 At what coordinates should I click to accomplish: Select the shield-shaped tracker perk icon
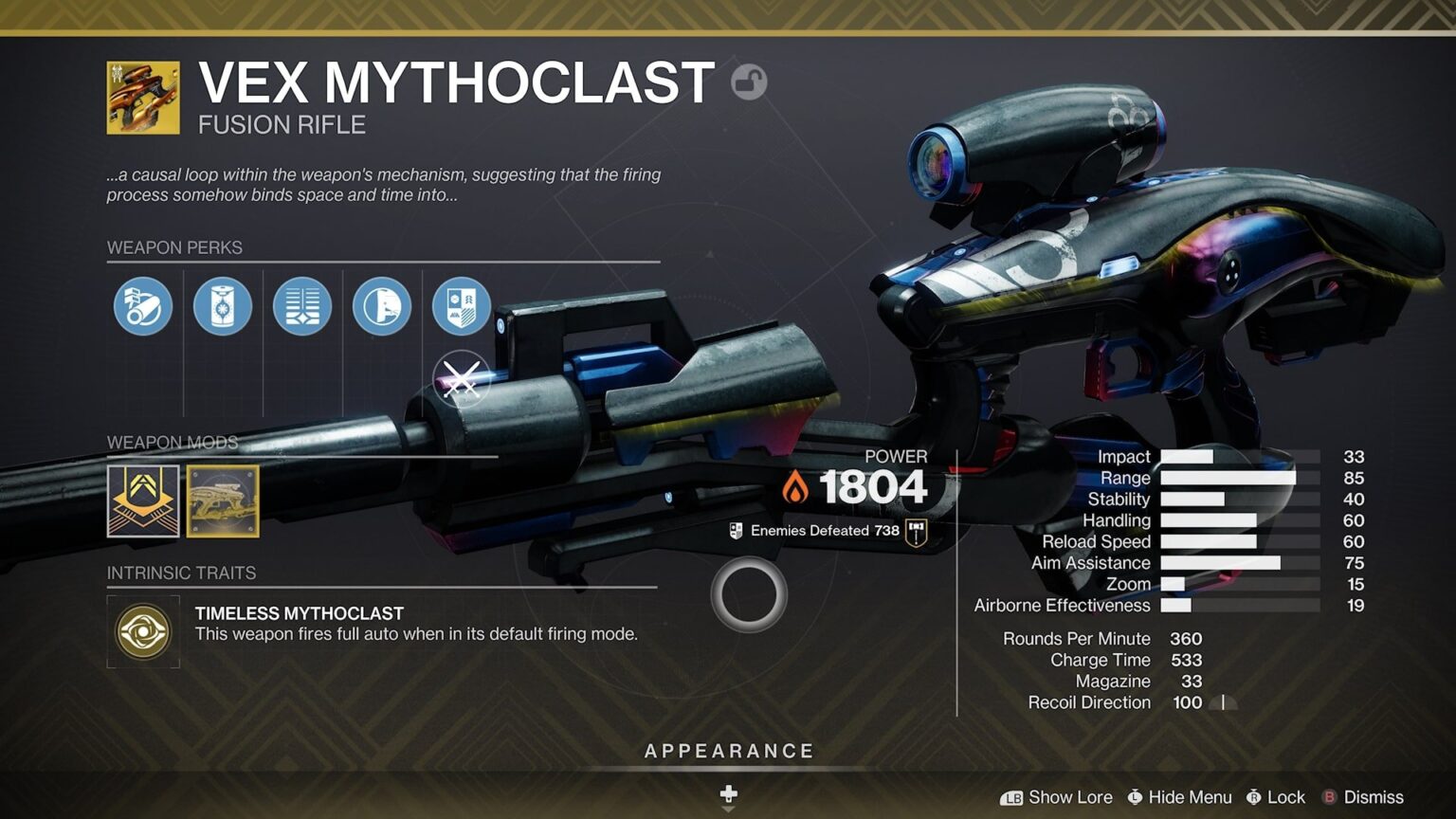pos(461,305)
